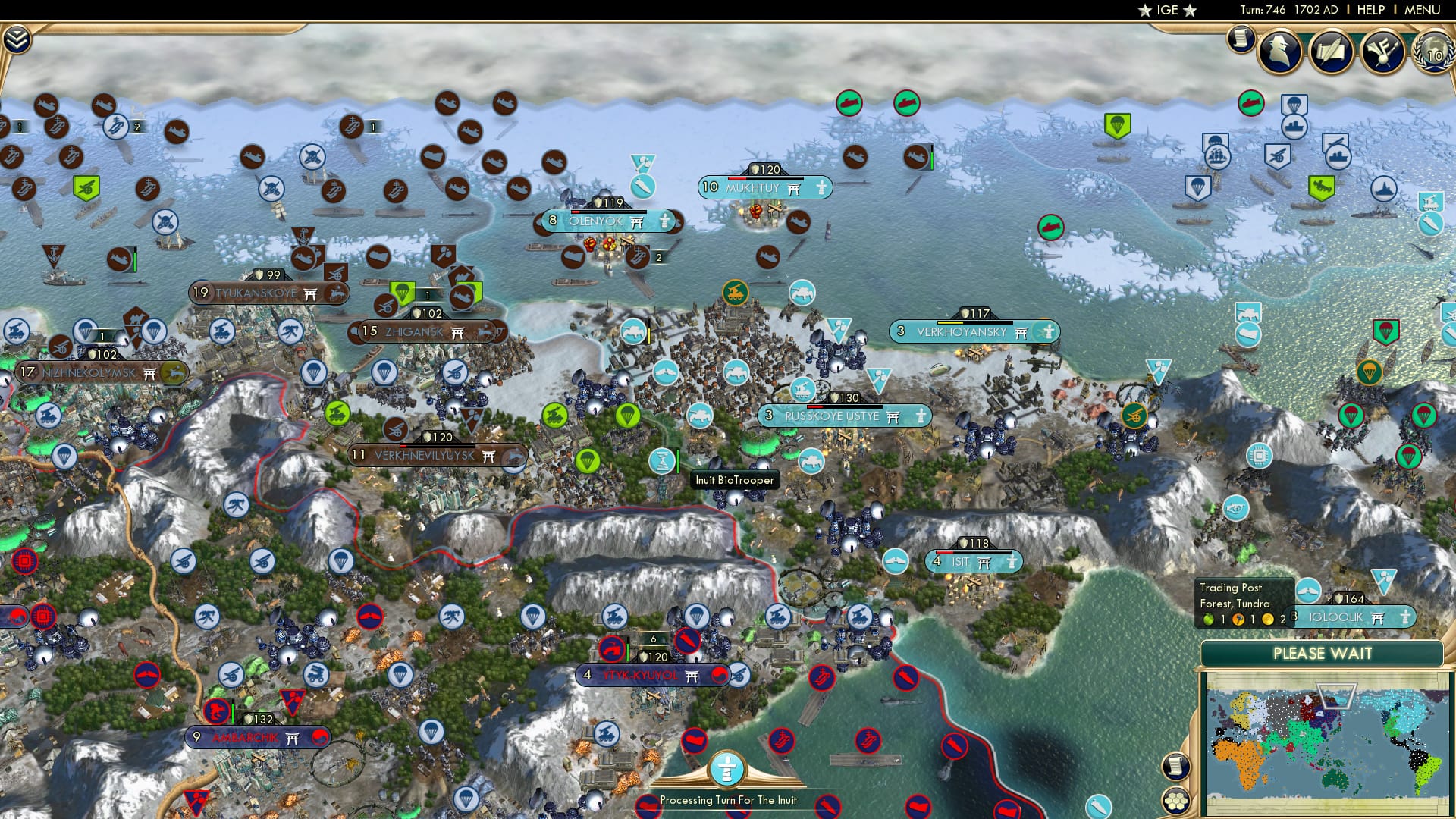The image size is (1456, 819).
Task: Open the Culture overview icon at top right
Action: (1383, 52)
